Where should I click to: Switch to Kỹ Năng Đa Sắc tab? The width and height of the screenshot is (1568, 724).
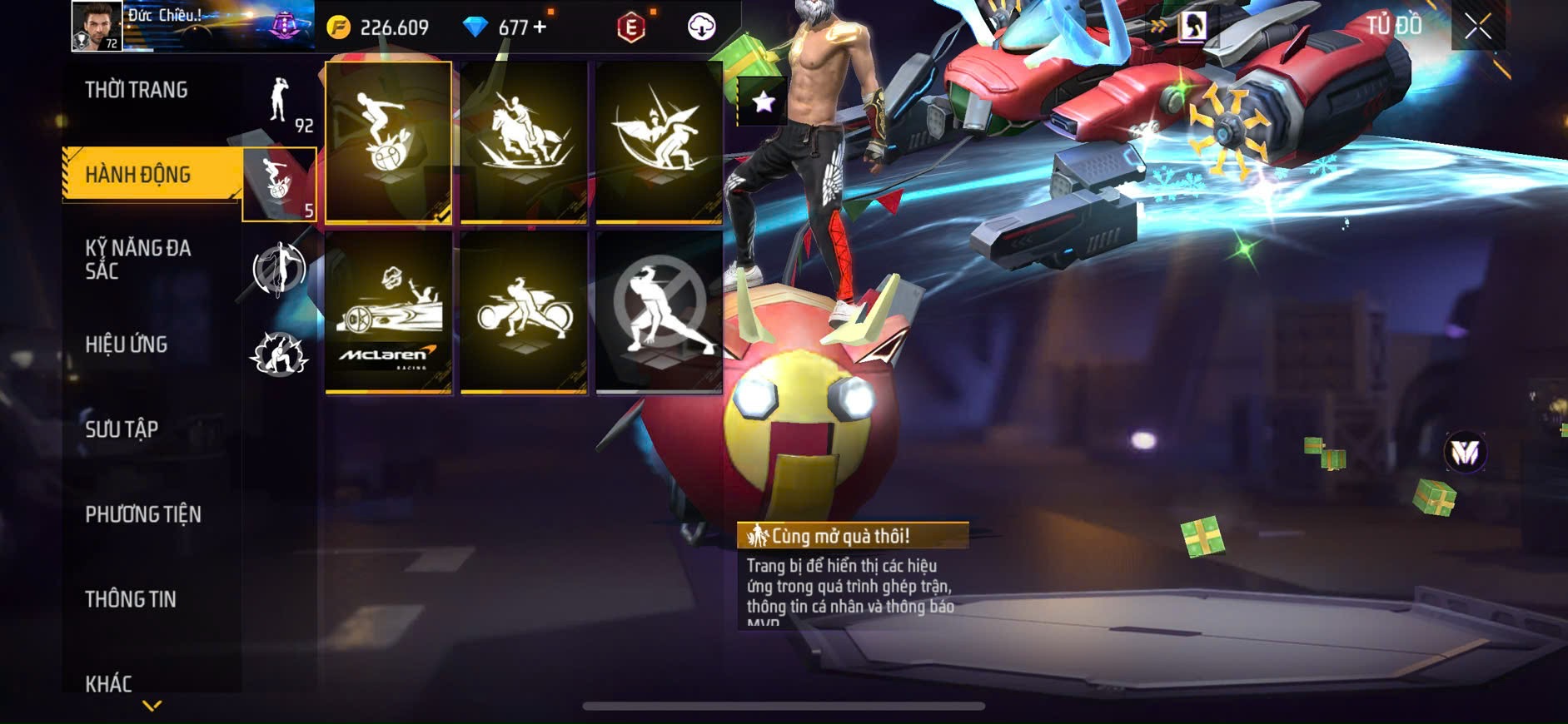pyautogui.click(x=138, y=260)
